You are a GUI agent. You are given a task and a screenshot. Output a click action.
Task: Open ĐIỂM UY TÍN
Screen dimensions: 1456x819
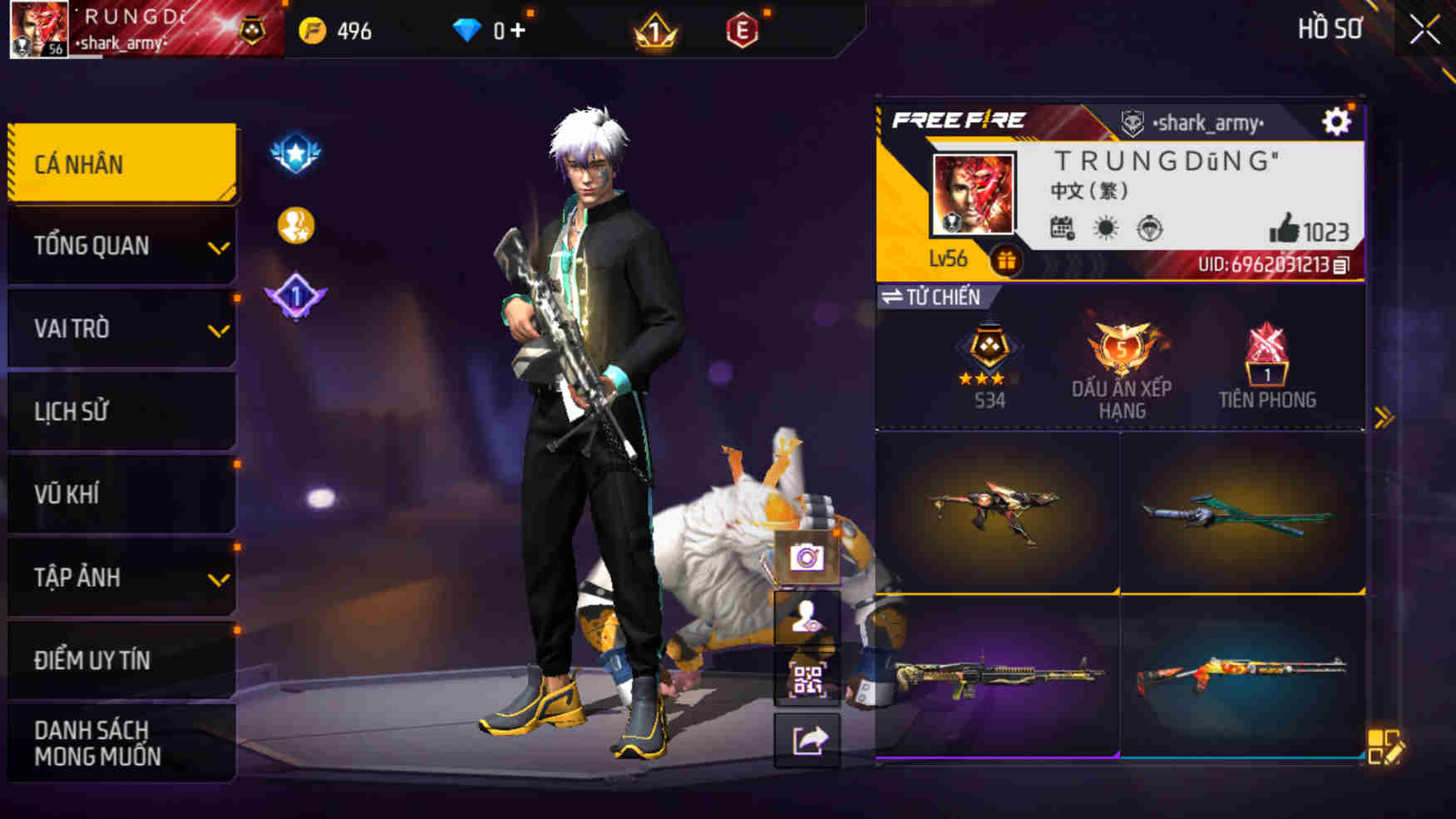[x=121, y=659]
